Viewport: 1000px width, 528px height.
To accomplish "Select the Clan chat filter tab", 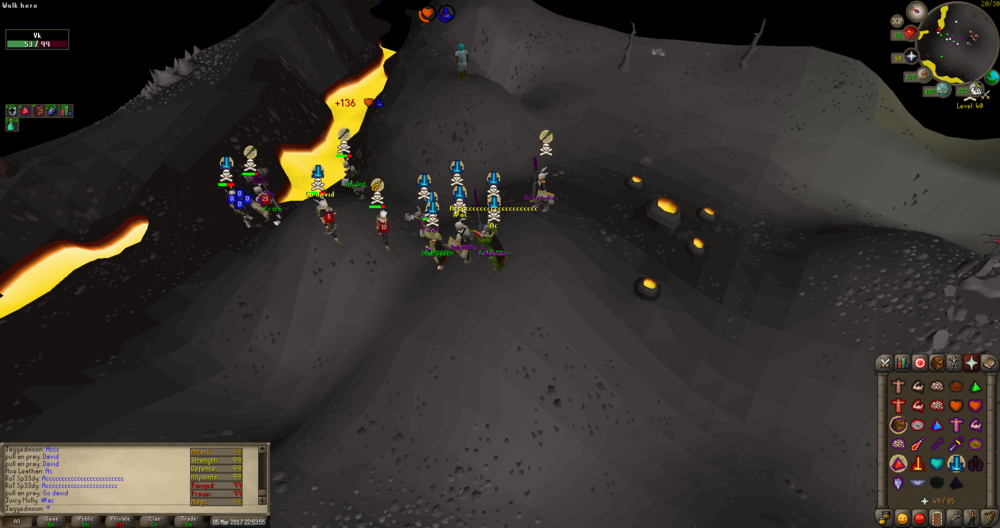I will click(x=154, y=520).
